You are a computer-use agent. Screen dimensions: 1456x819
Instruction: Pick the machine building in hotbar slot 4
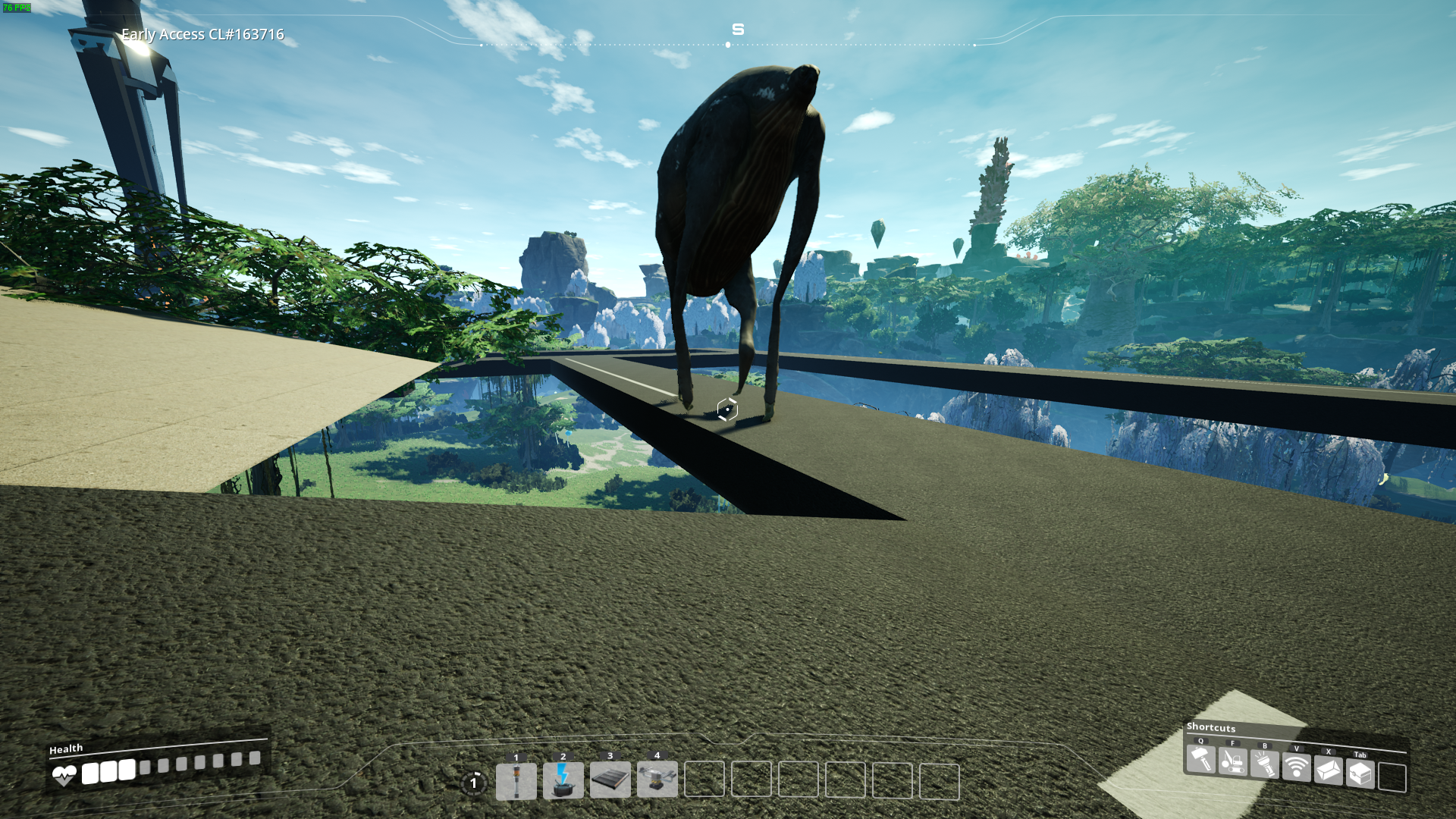tap(657, 779)
